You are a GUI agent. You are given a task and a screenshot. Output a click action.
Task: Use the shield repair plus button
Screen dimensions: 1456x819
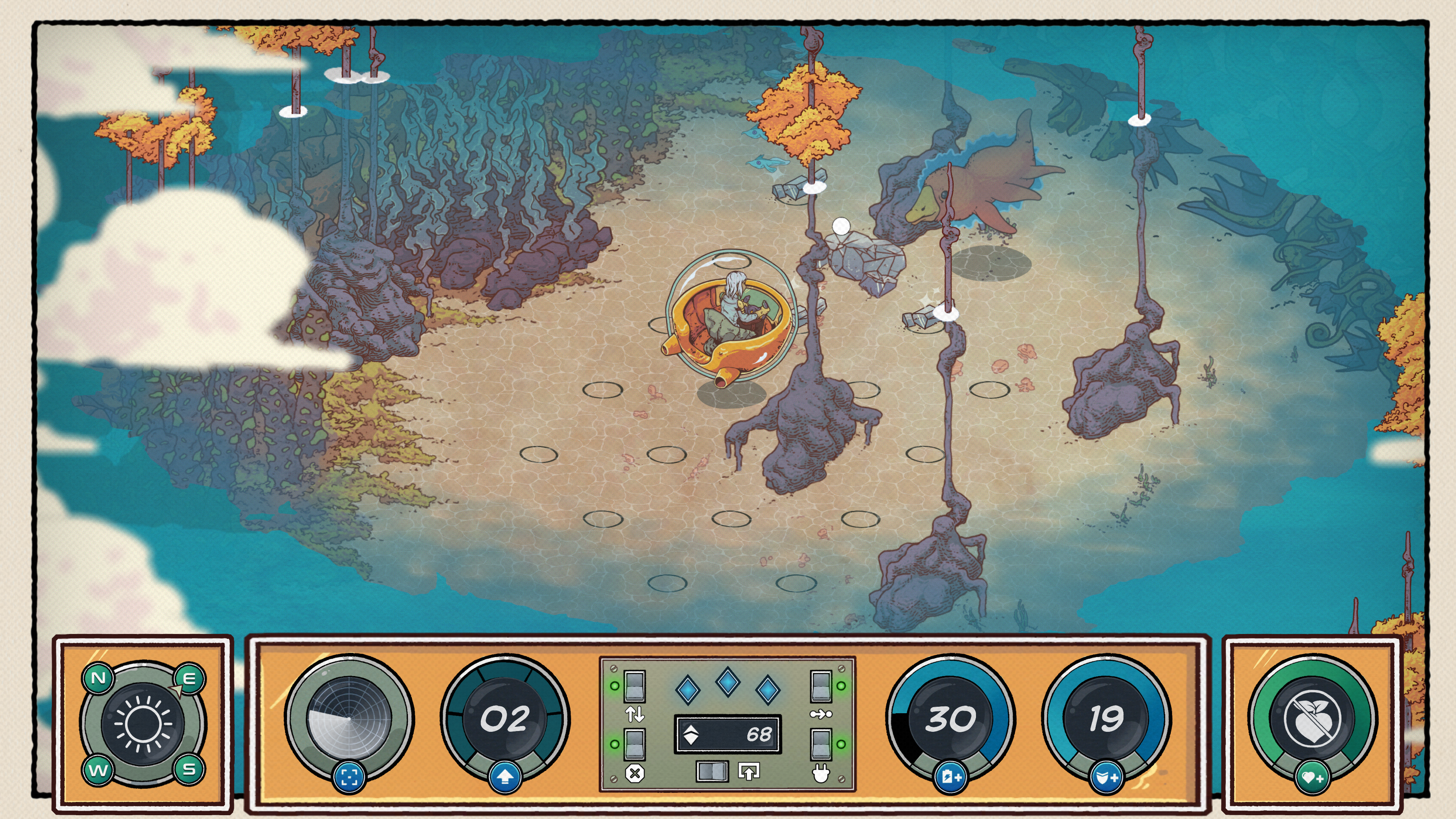(1106, 778)
